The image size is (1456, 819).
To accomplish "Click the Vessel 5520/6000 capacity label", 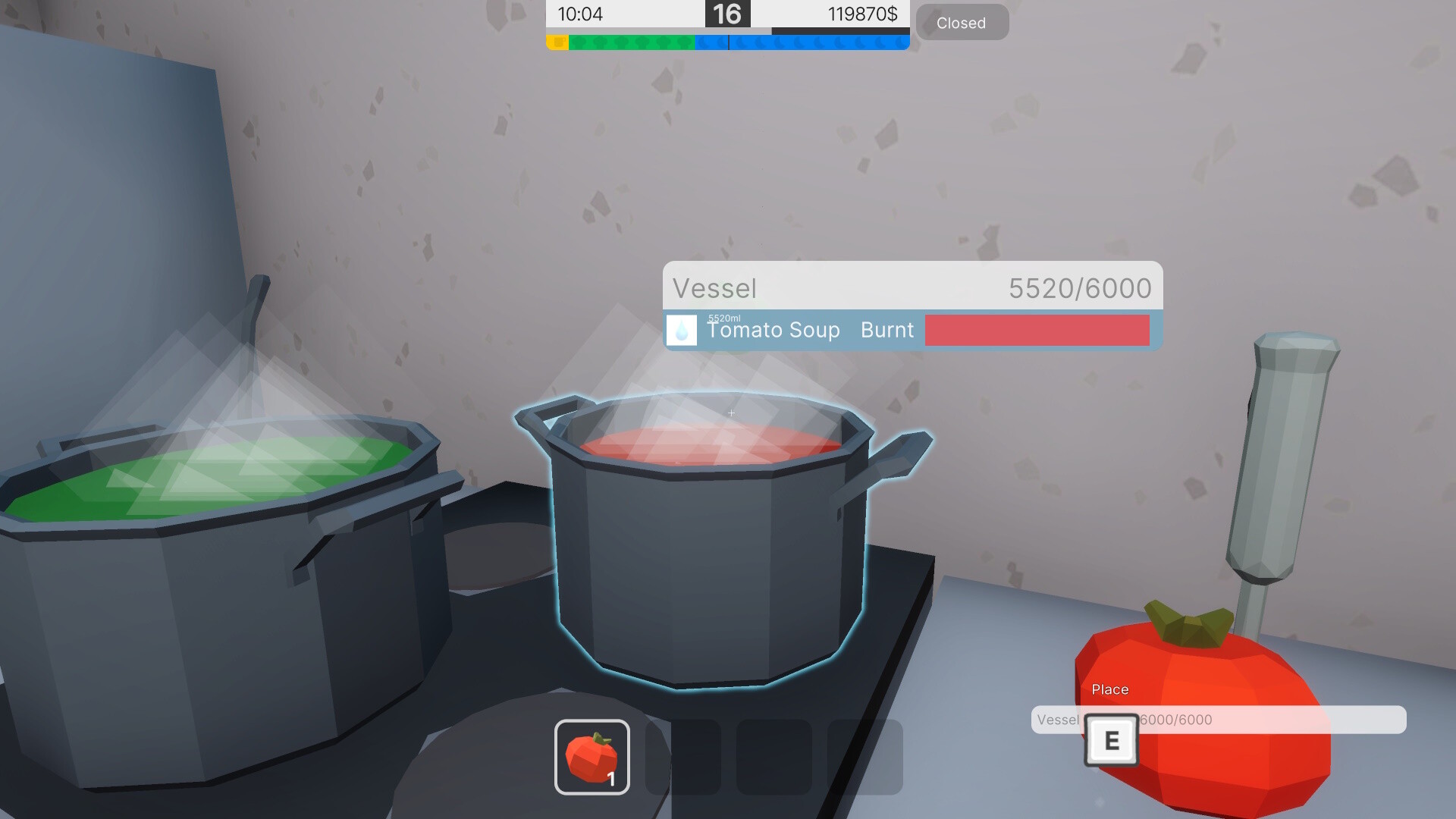I will [1078, 289].
